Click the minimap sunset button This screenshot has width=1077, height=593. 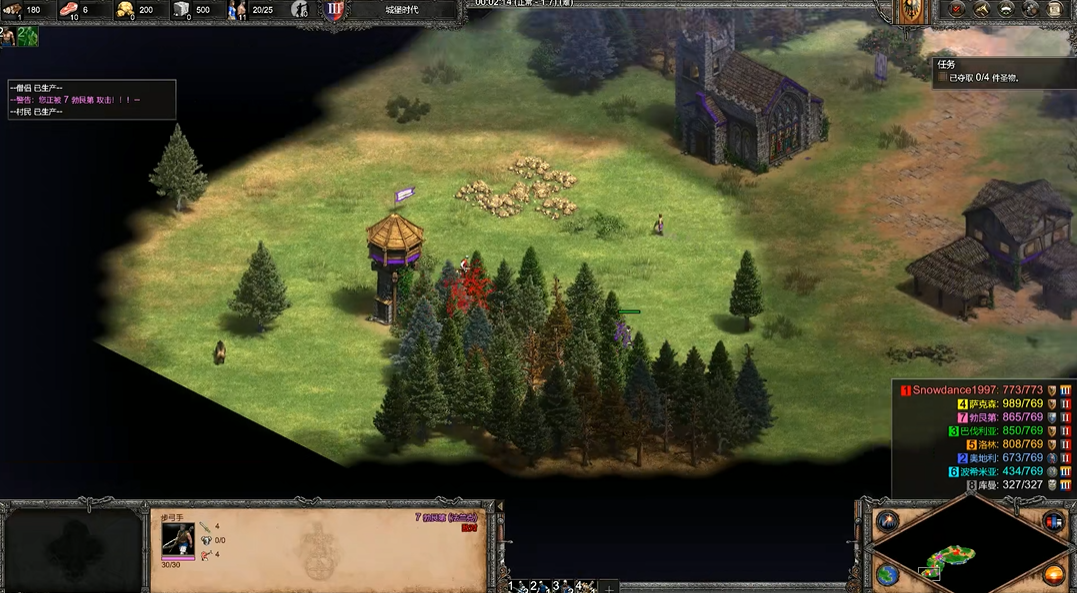(x=1054, y=575)
